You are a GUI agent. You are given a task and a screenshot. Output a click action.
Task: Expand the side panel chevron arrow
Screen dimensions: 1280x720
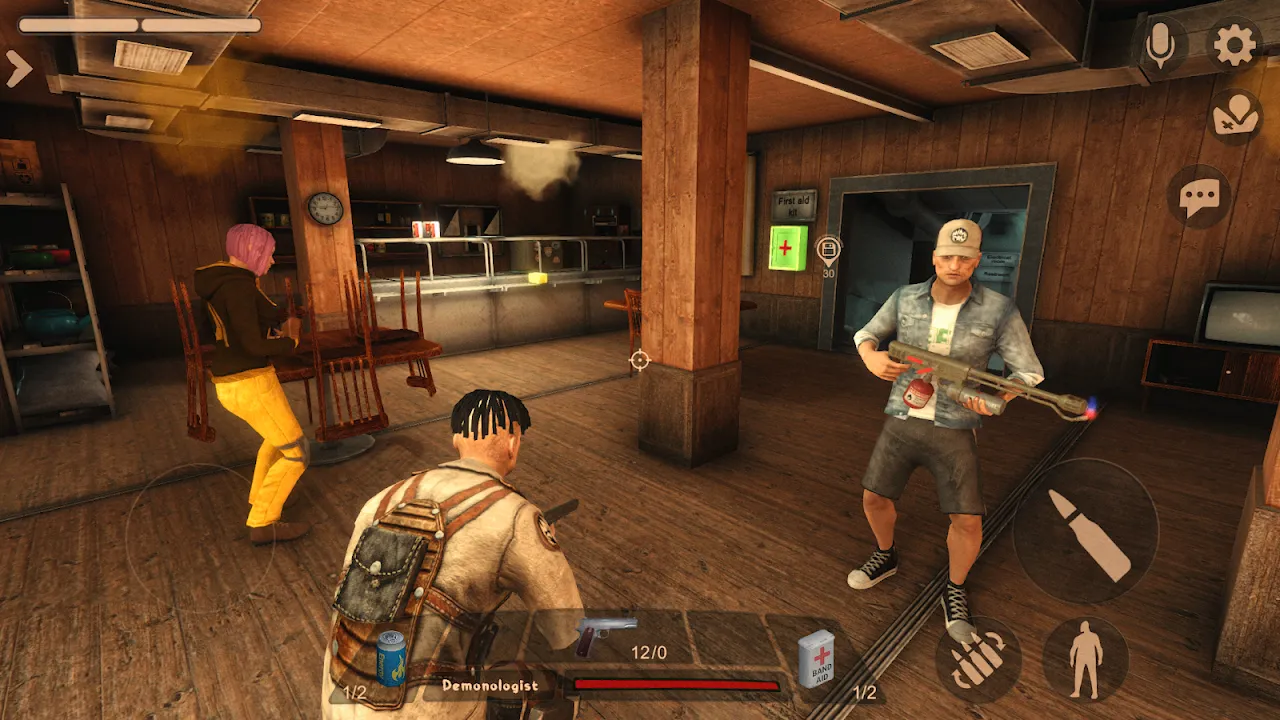[x=19, y=68]
